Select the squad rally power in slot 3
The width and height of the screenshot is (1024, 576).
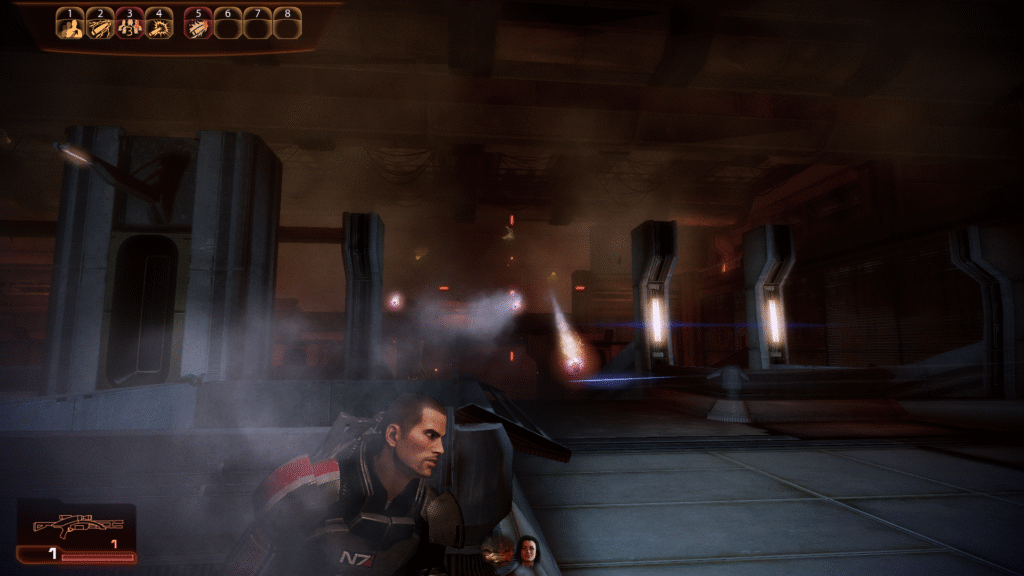[130, 24]
